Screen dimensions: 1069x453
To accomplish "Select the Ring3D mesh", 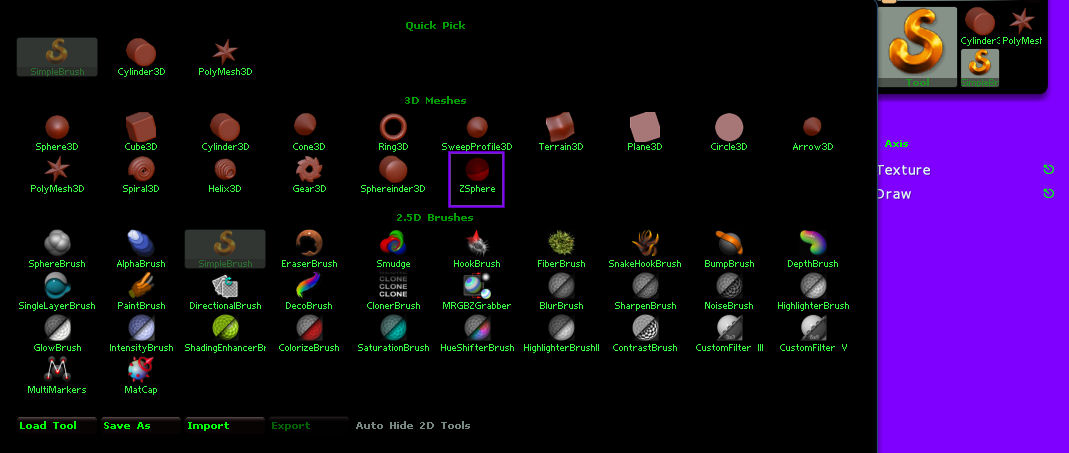I will tap(393, 132).
